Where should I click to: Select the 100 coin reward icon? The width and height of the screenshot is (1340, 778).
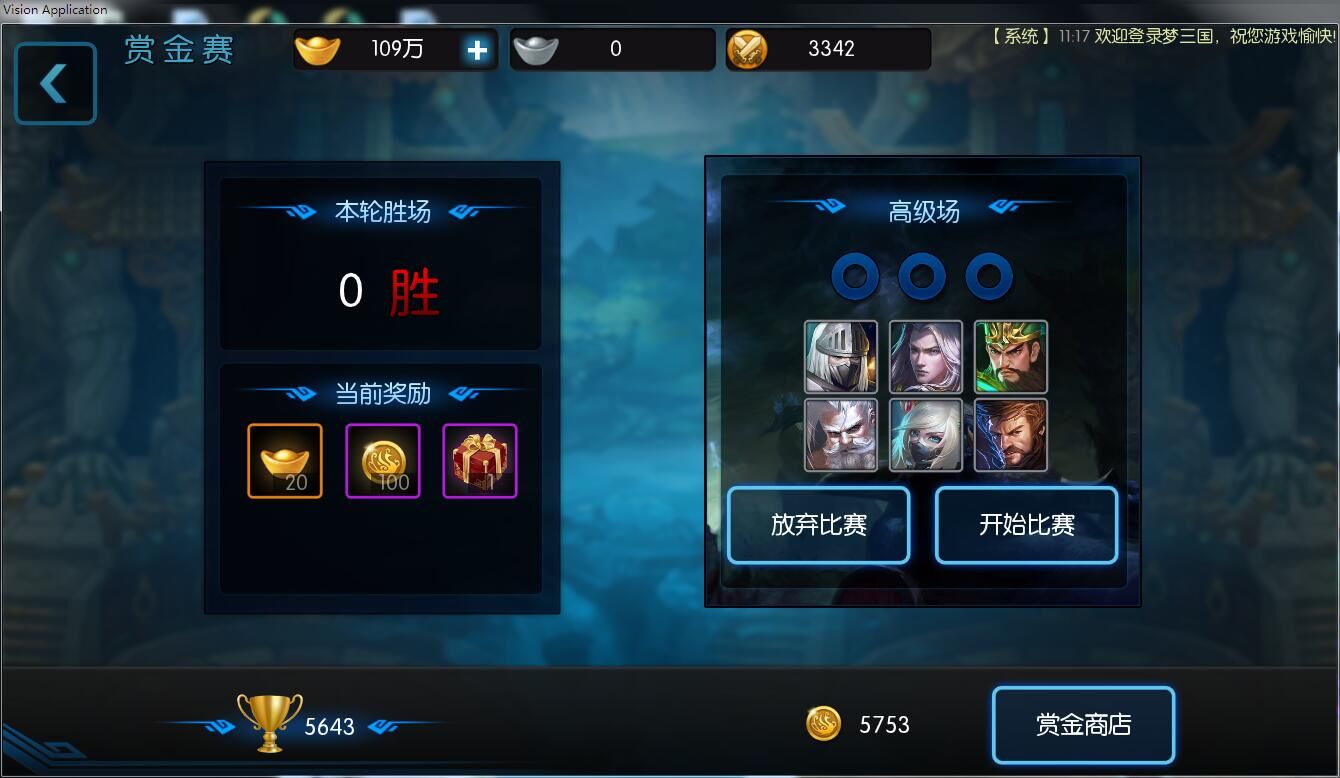click(x=382, y=461)
